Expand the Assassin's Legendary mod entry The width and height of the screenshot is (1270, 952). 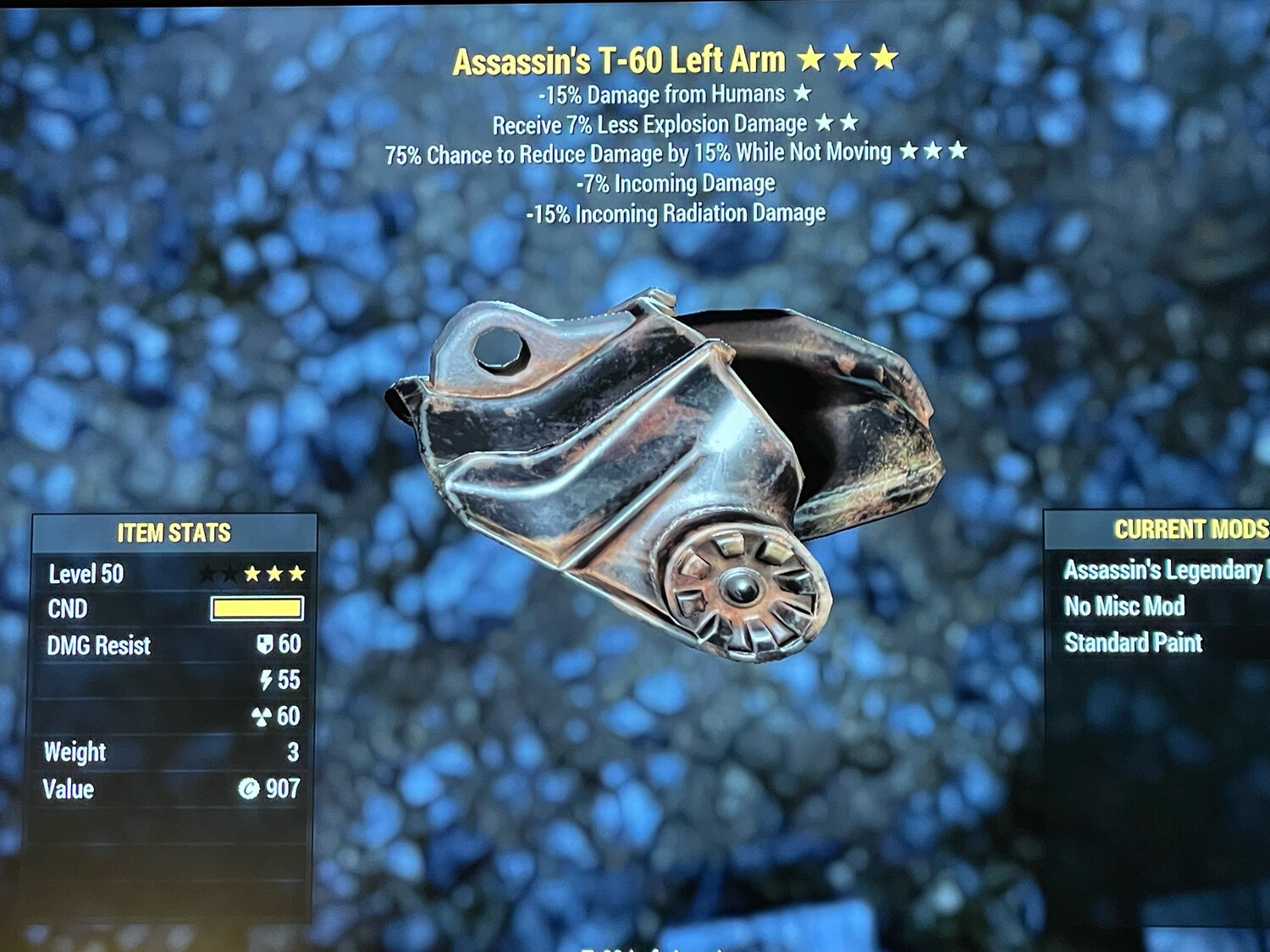1160,570
